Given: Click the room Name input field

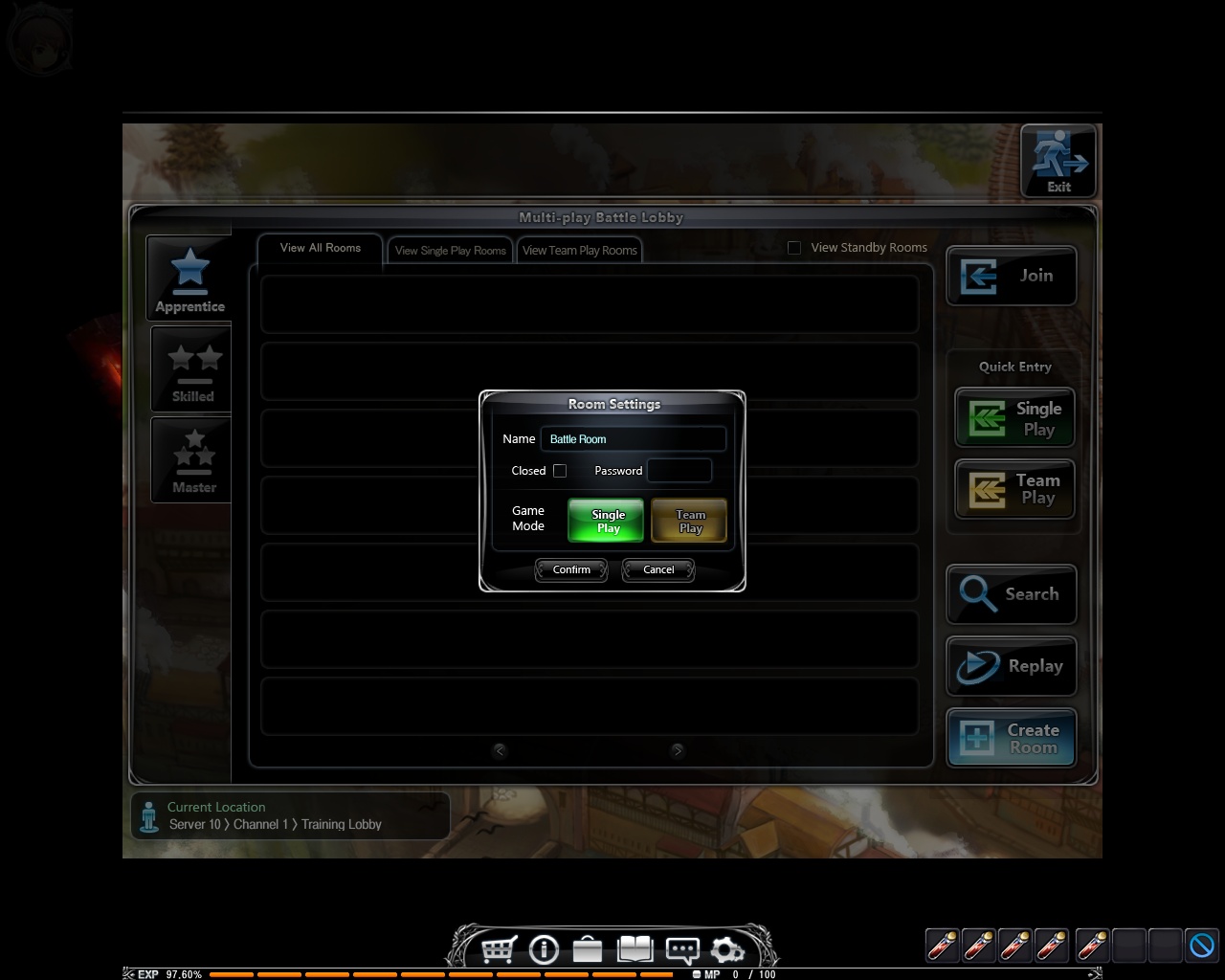Looking at the screenshot, I should click(633, 439).
